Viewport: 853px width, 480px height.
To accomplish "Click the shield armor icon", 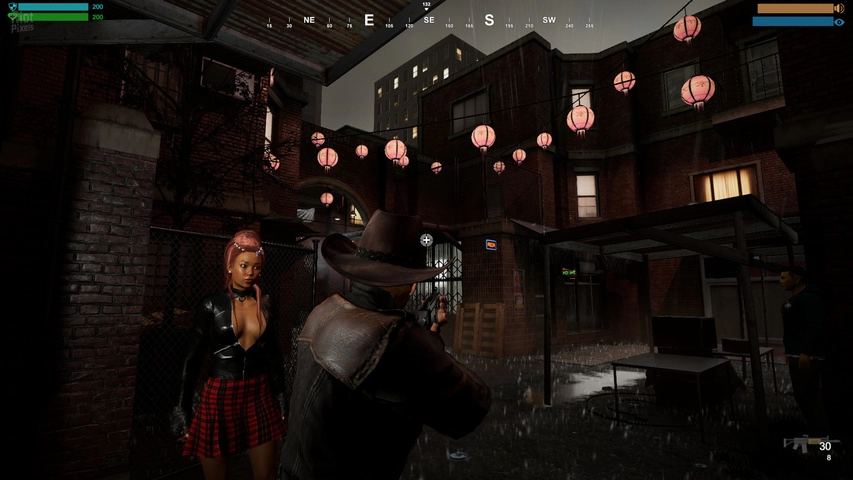I will tap(12, 7).
